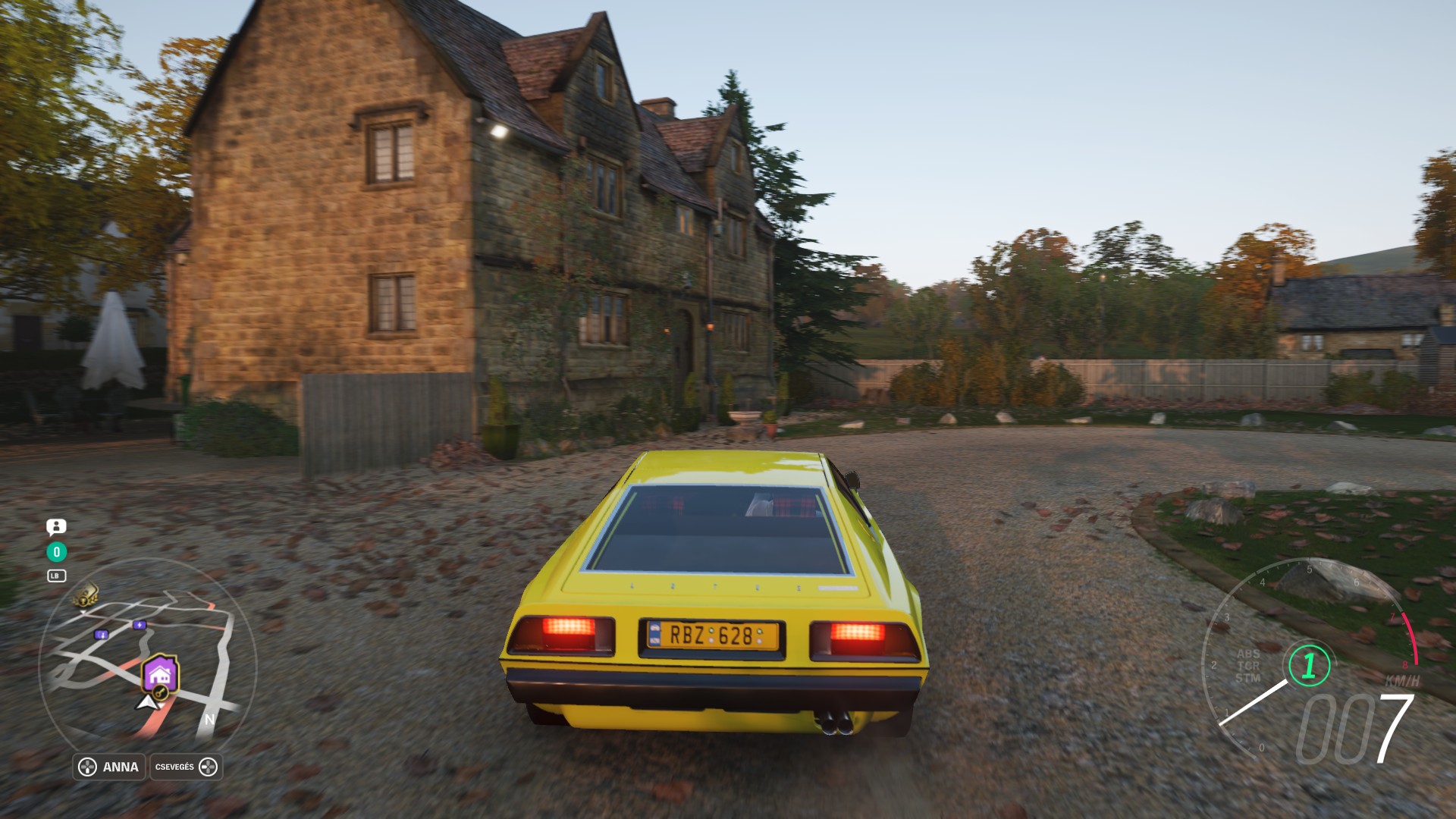Open the Csevegés chat button

coord(186,767)
